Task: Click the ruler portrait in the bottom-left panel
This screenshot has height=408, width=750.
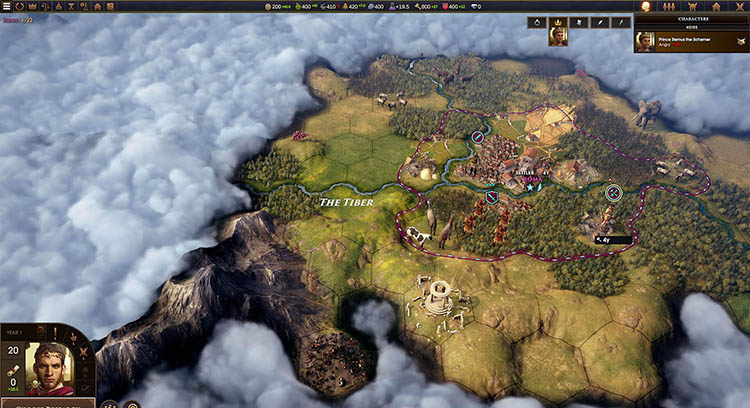Action: point(50,368)
